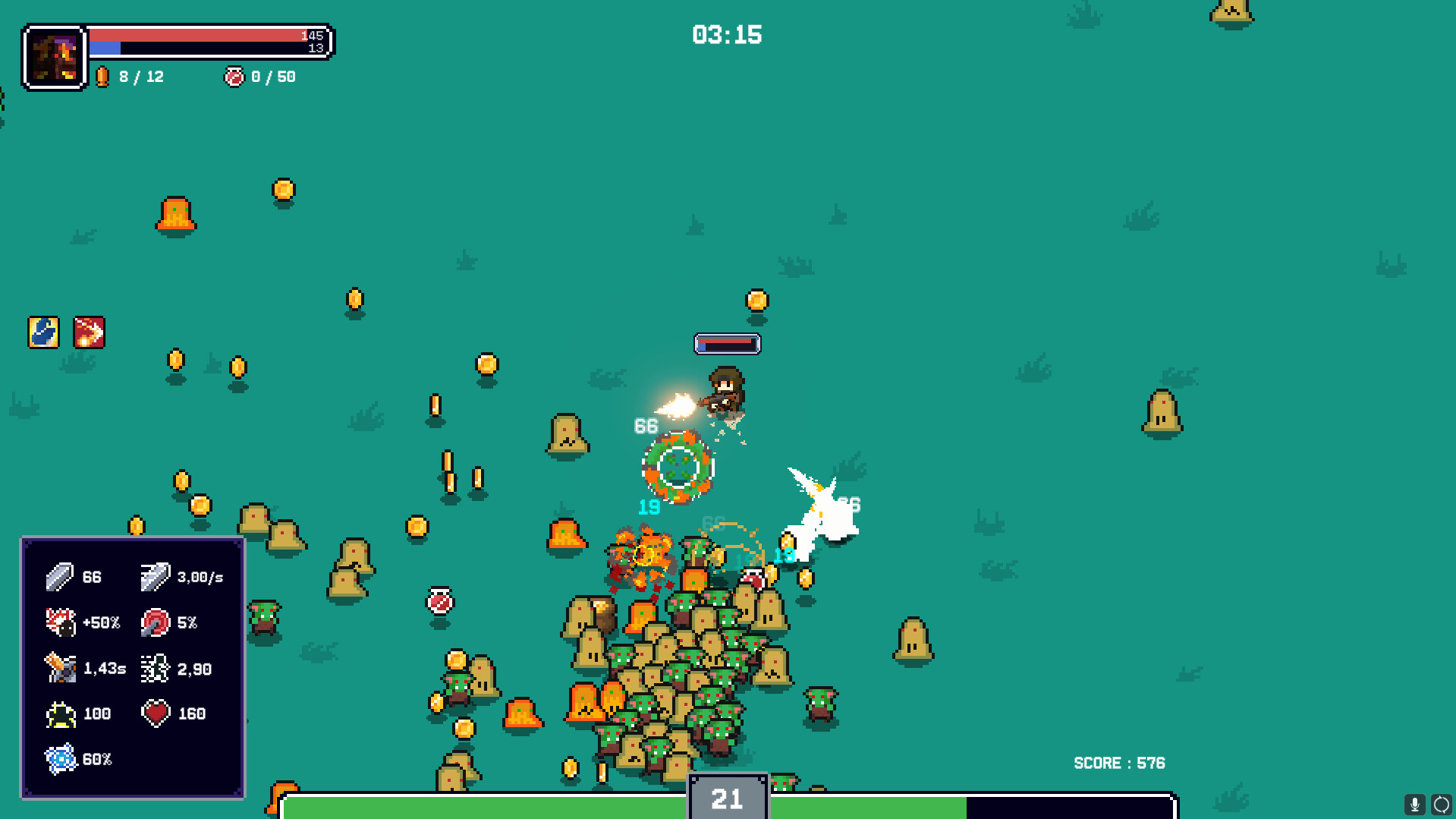This screenshot has height=819, width=1456.
Task: Click the potion icon near 0 / 50
Action: tap(234, 76)
